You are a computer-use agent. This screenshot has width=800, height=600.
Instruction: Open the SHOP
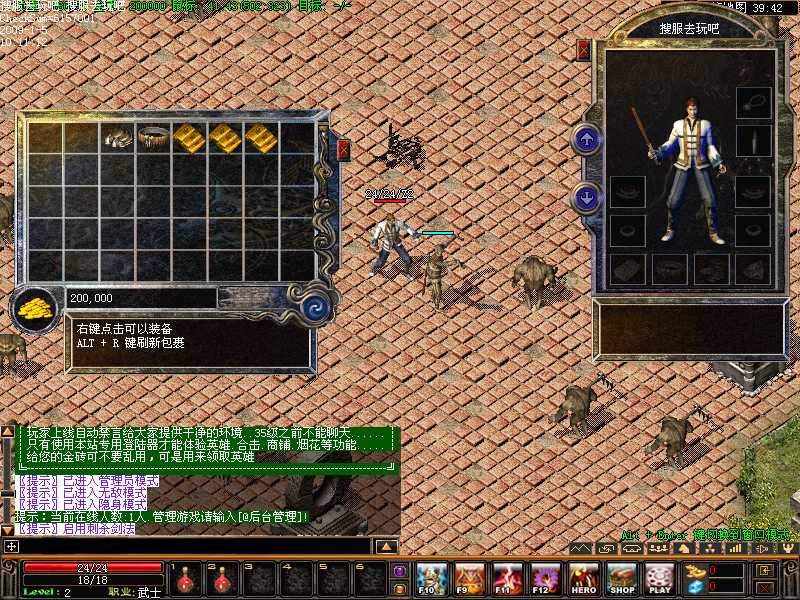coord(621,578)
